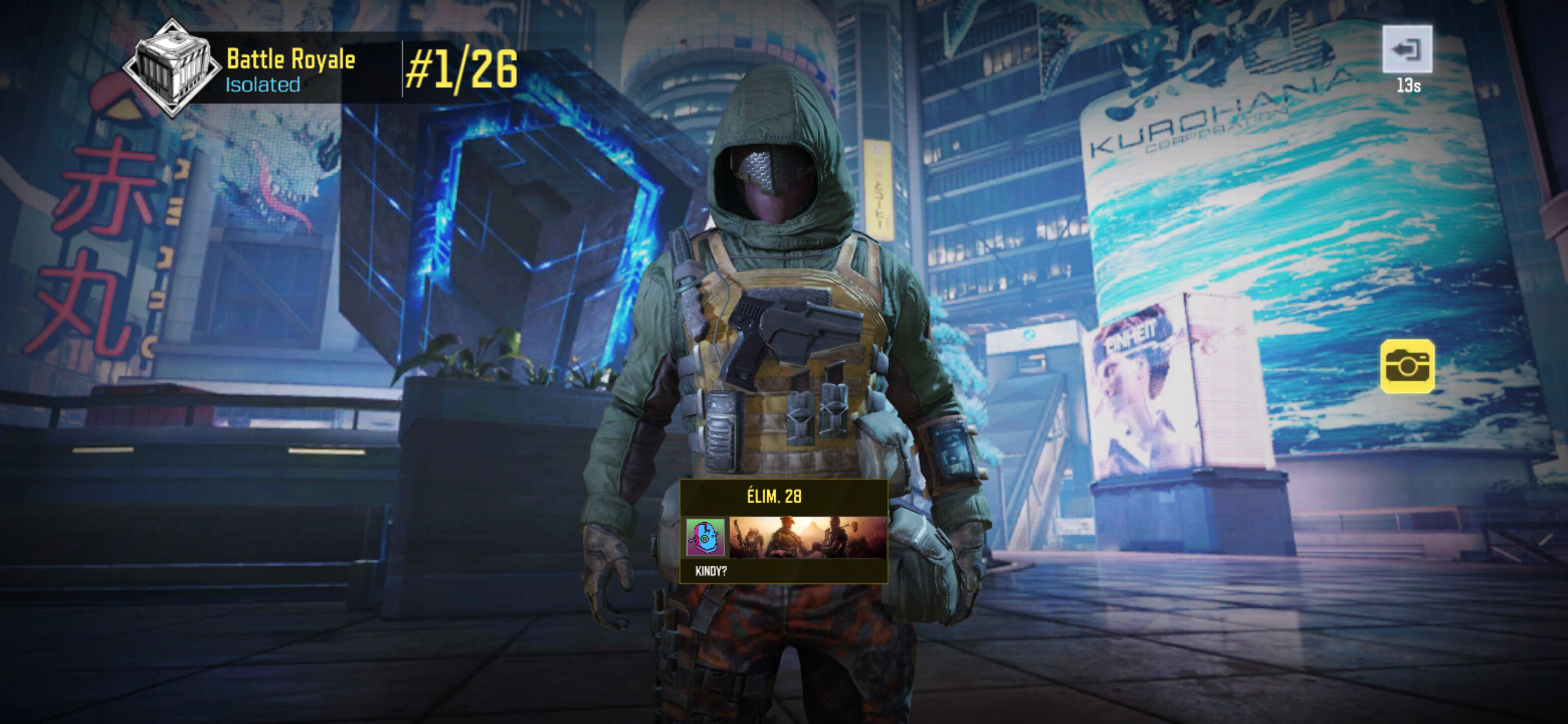Click the exit button with 13s countdown
The image size is (1568, 724).
pos(1407,49)
